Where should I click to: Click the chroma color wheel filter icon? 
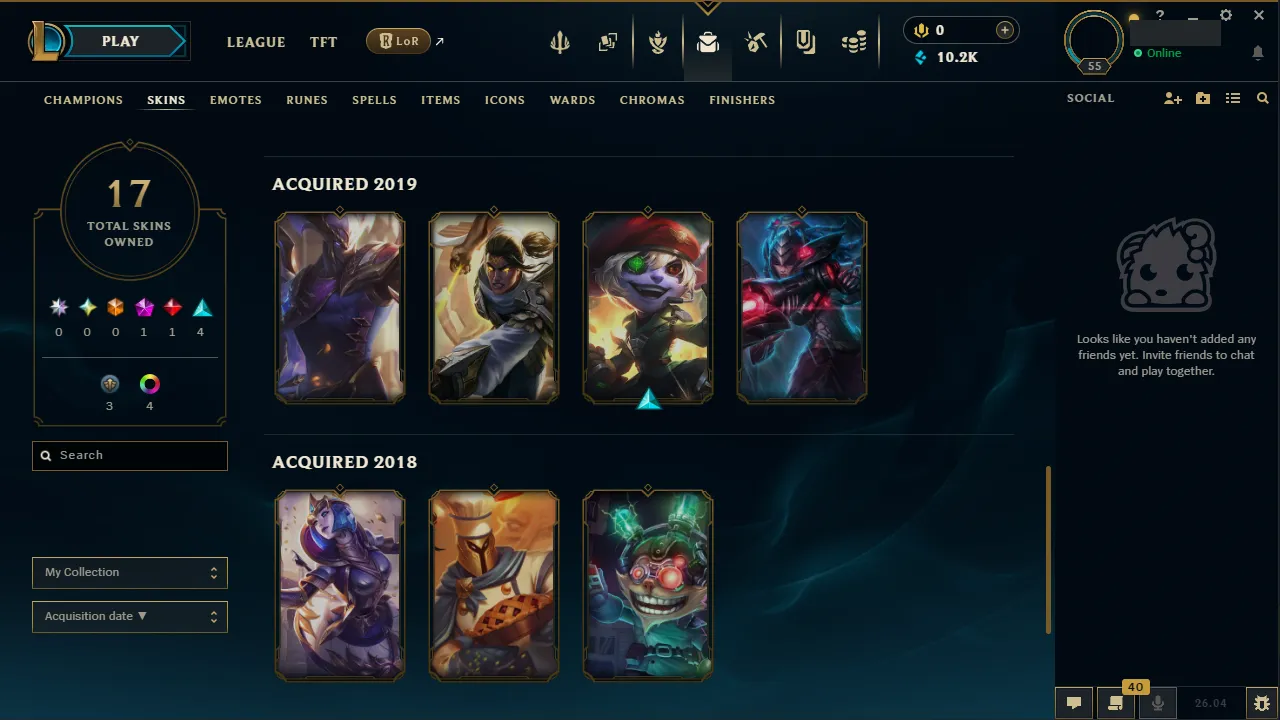pyautogui.click(x=149, y=383)
